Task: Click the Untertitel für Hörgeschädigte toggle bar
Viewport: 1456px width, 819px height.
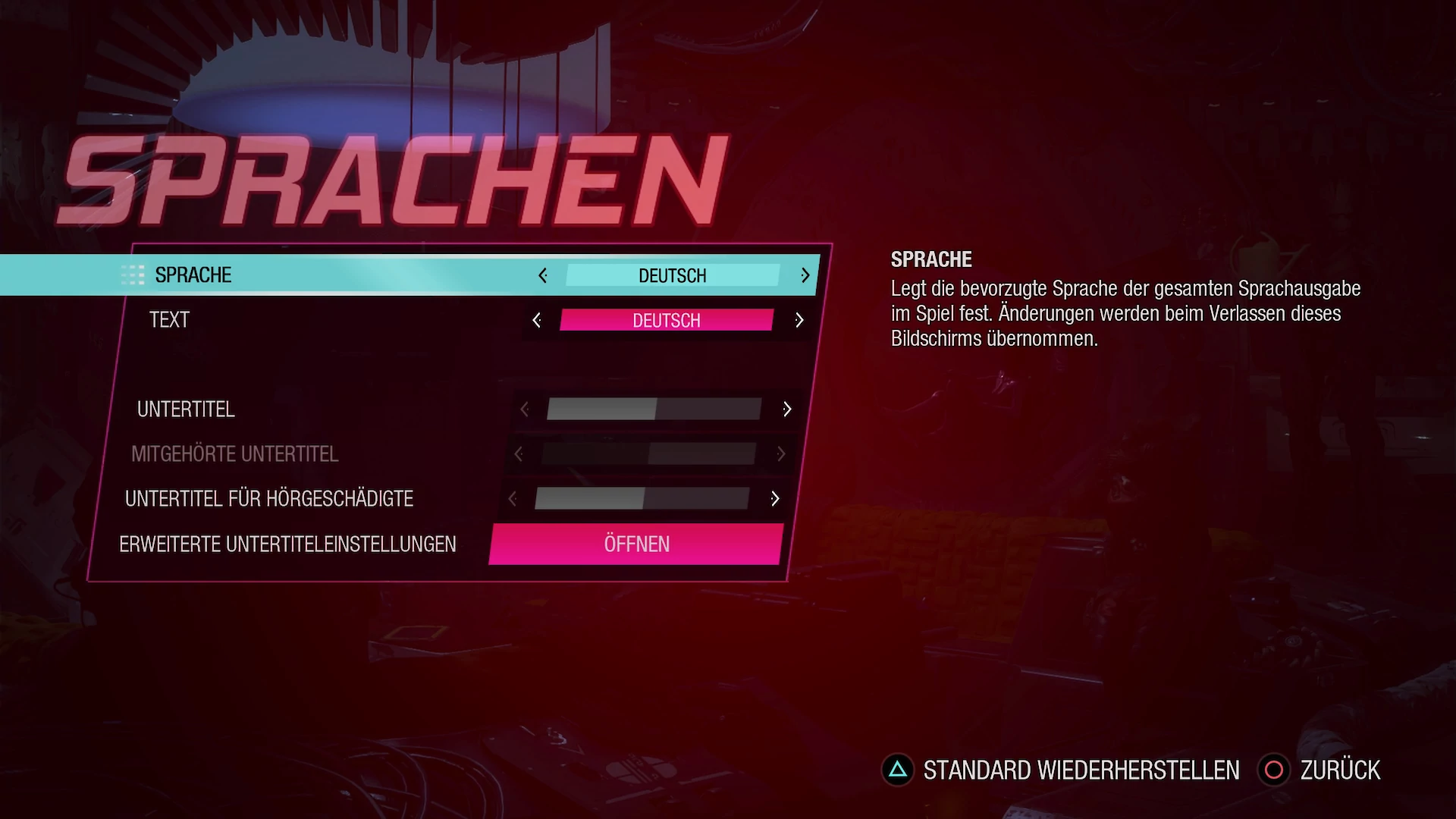Action: click(642, 499)
